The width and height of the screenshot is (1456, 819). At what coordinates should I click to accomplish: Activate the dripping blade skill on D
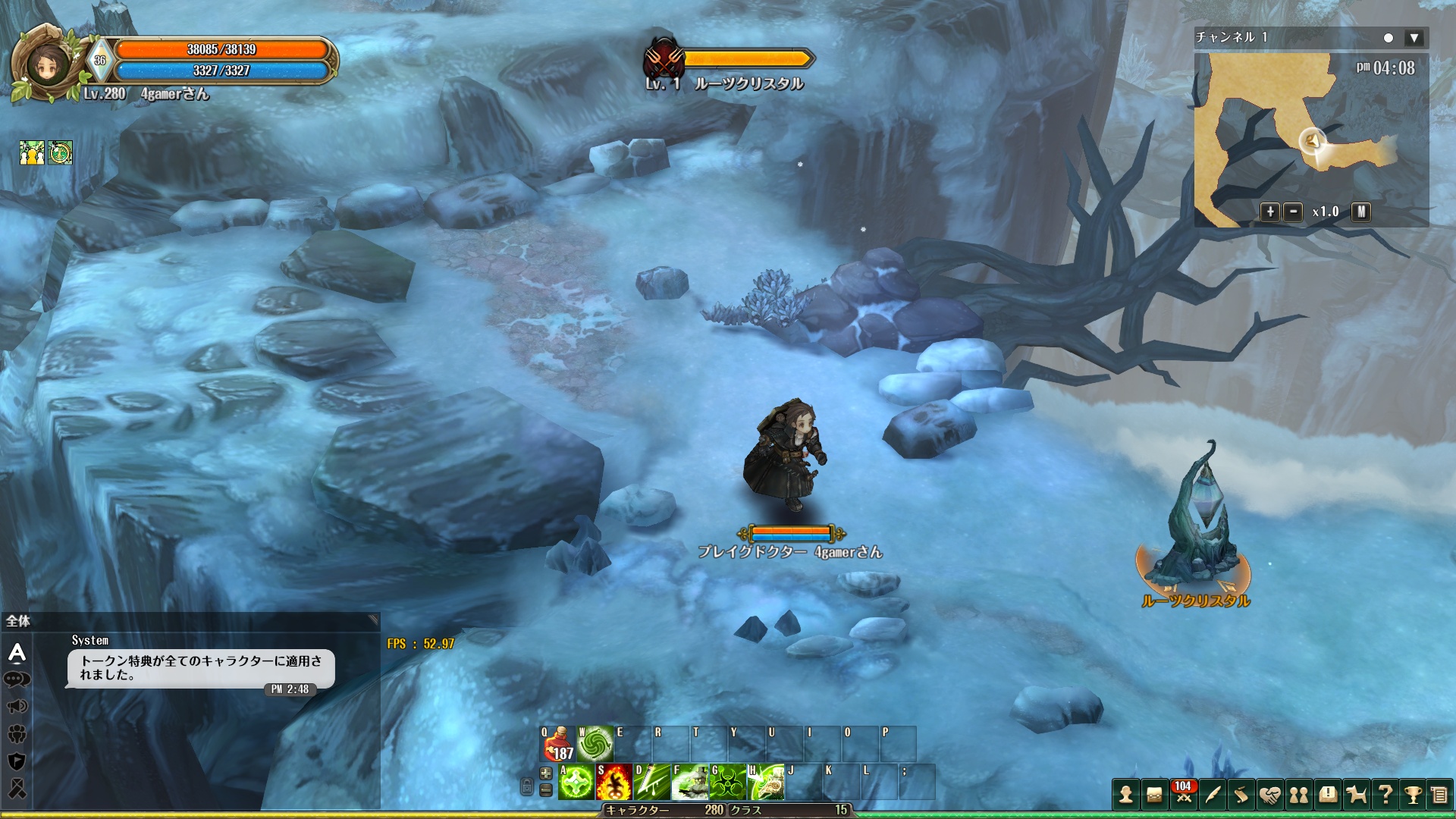651,782
